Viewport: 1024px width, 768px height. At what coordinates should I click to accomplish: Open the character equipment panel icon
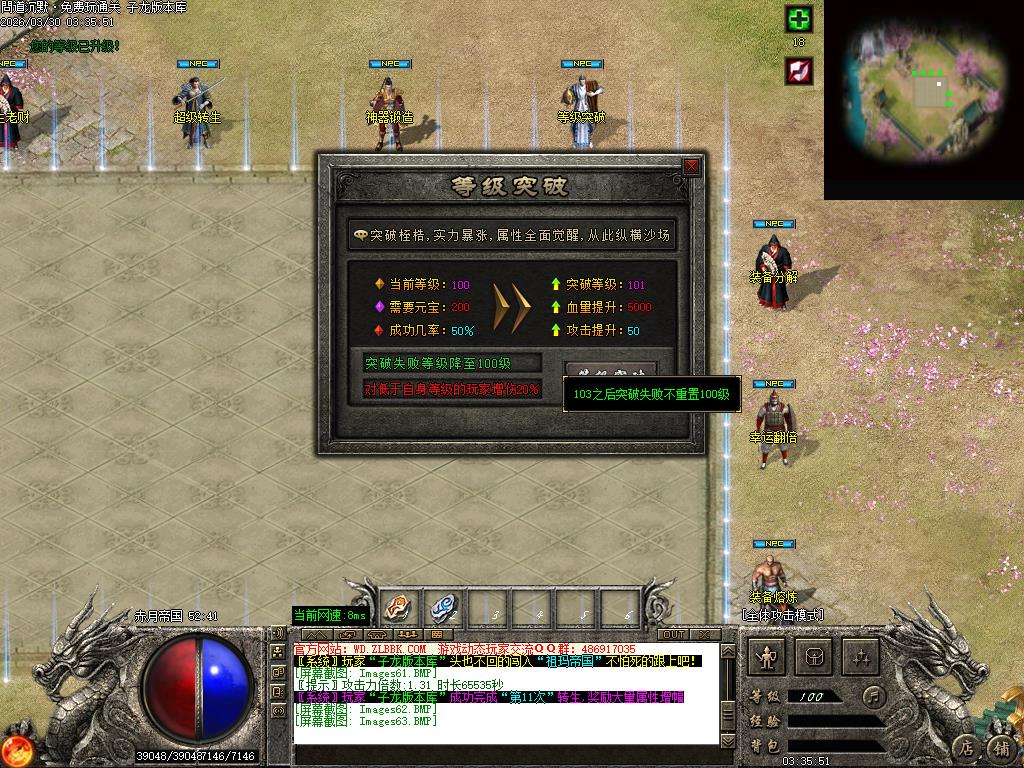click(x=767, y=657)
